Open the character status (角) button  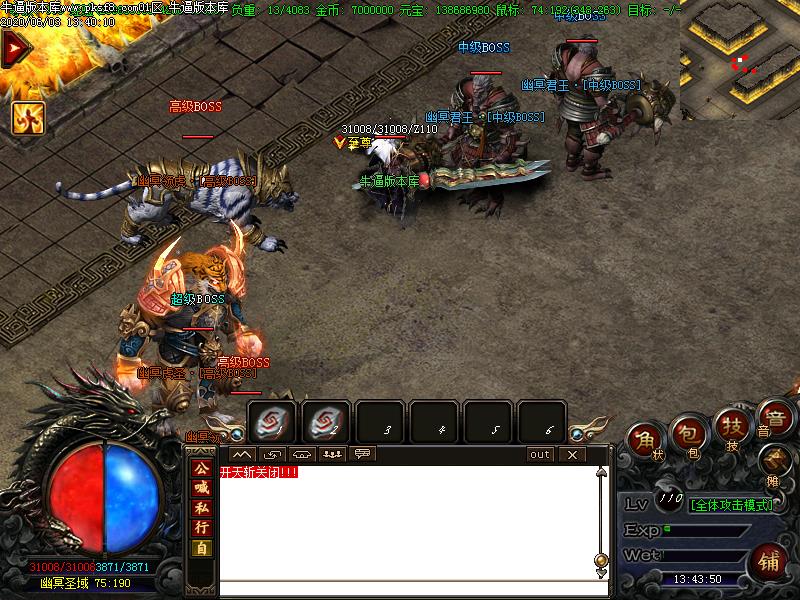click(x=646, y=441)
